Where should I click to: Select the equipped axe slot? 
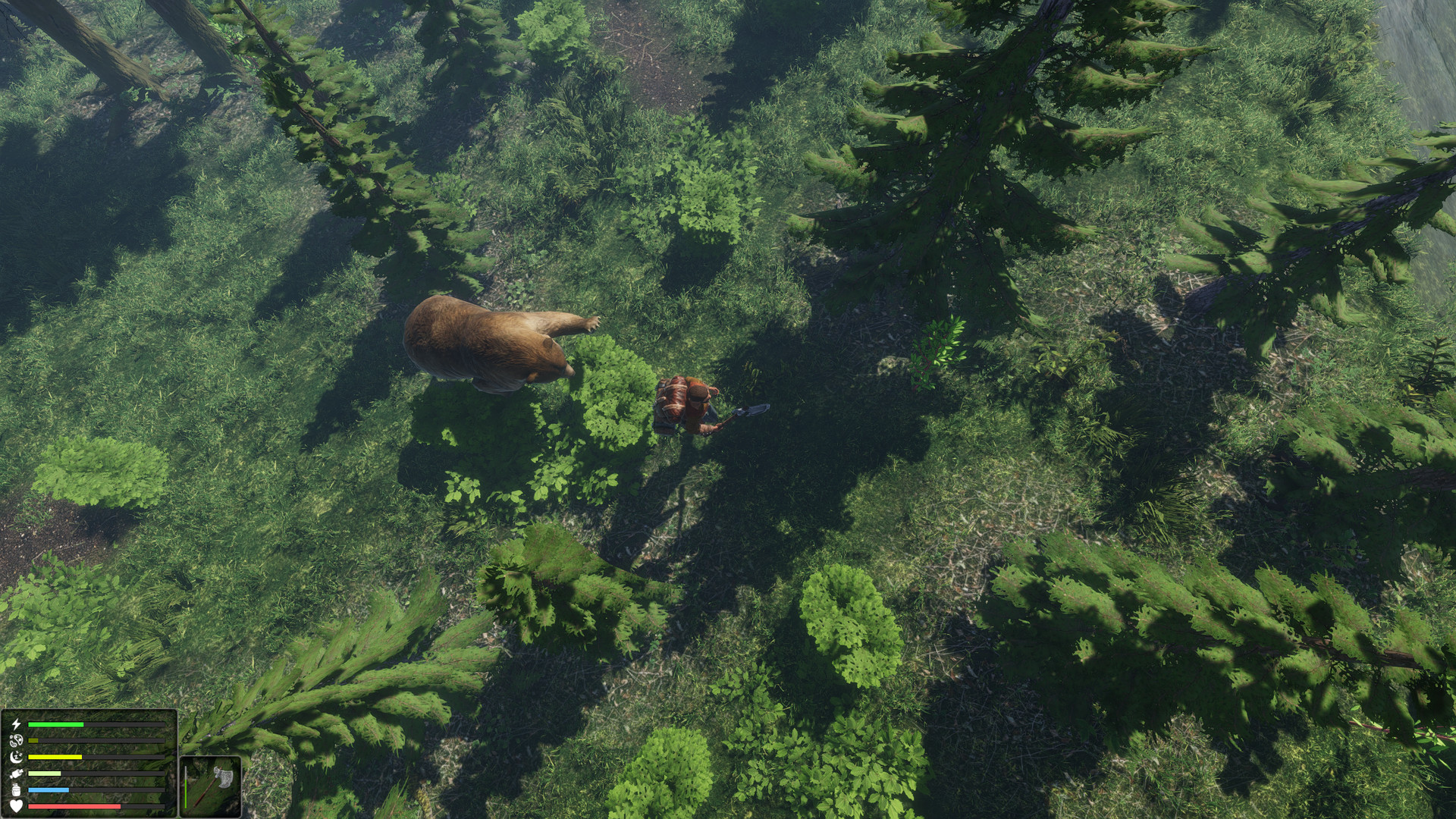212,786
